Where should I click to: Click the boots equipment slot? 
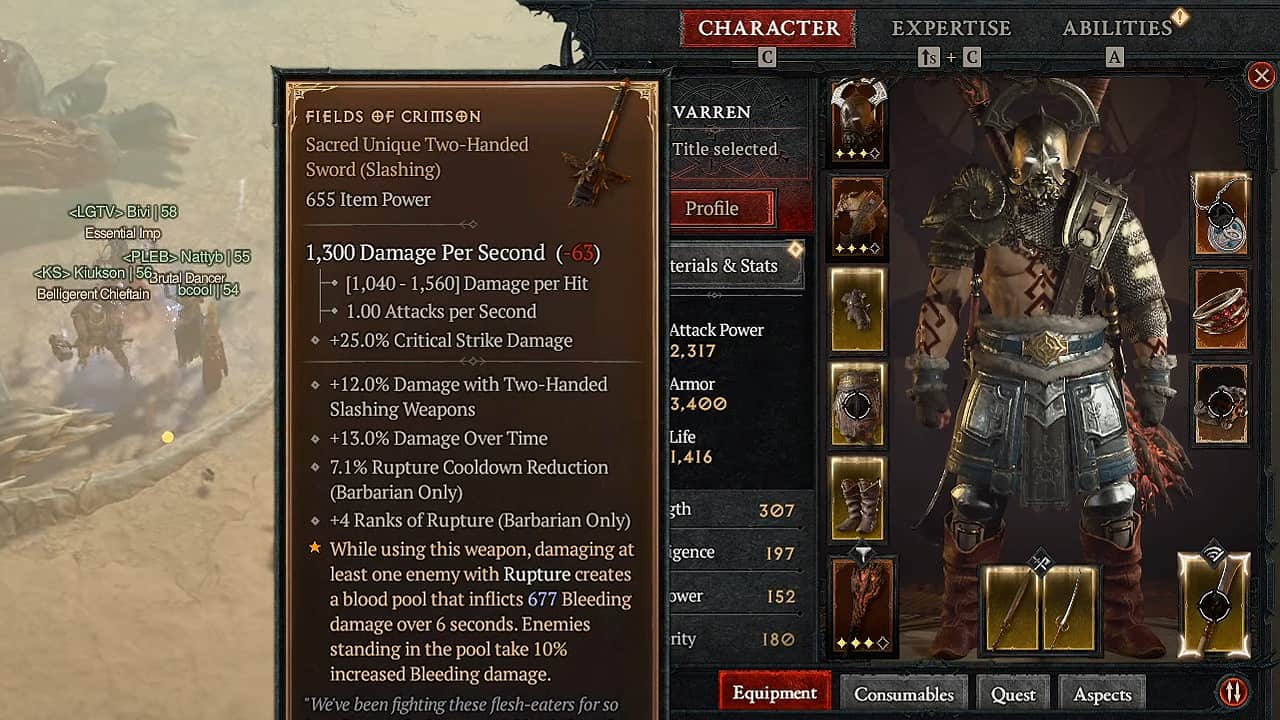click(x=857, y=500)
